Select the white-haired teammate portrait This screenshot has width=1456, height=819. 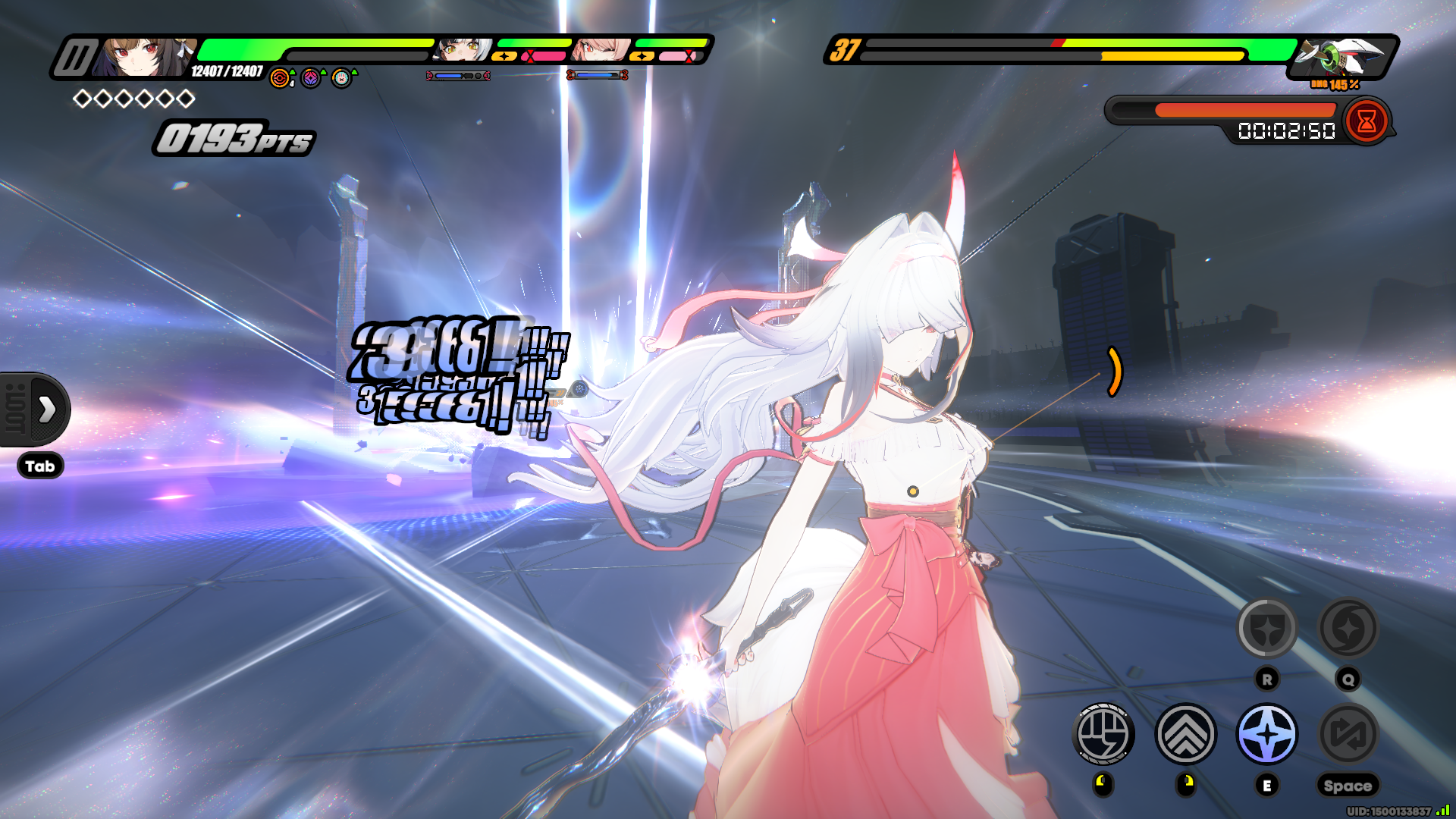pos(463,50)
